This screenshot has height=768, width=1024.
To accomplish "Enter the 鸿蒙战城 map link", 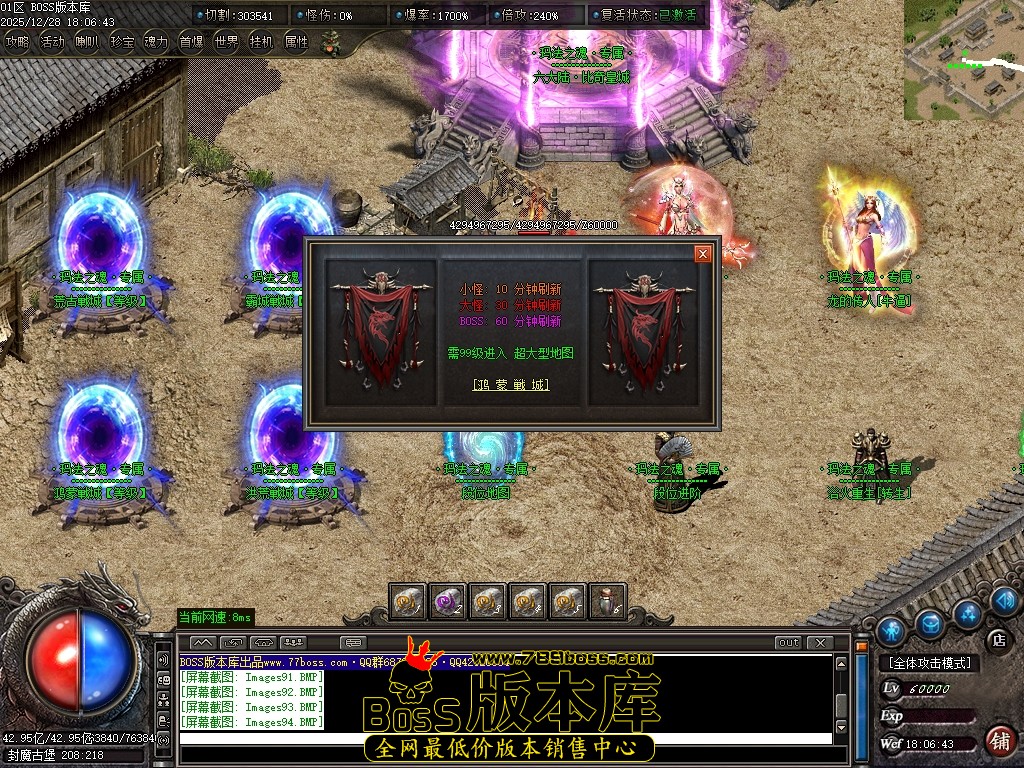I will [x=511, y=384].
